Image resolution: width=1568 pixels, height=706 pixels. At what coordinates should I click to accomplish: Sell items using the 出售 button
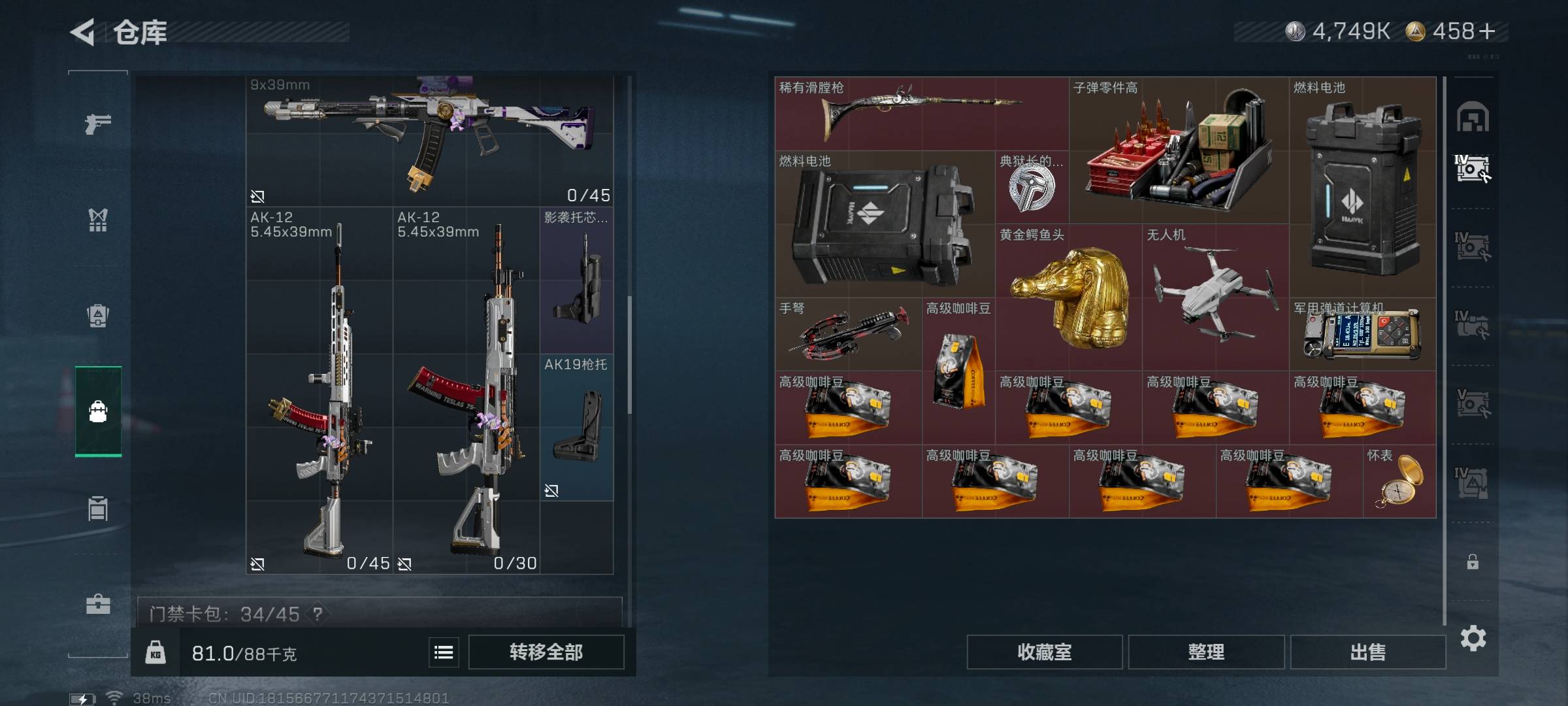pos(1367,652)
